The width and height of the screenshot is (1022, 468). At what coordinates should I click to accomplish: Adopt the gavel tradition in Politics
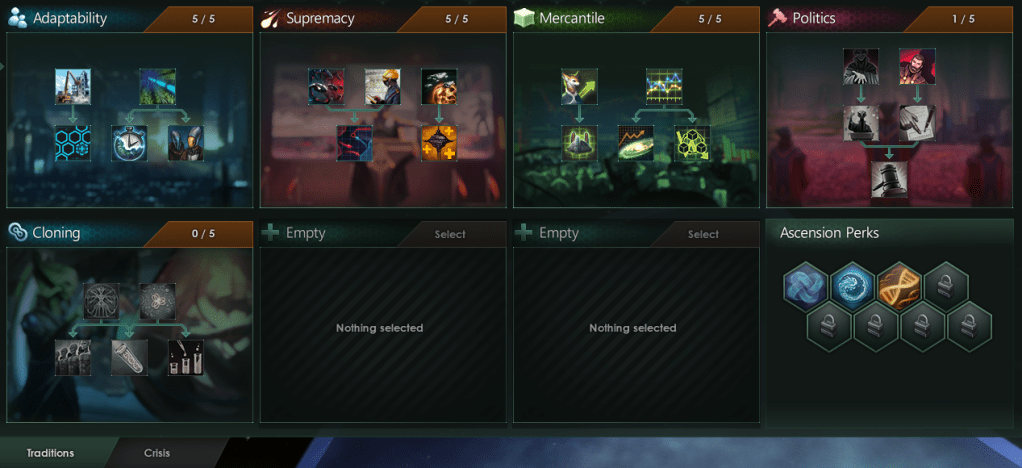(889, 179)
